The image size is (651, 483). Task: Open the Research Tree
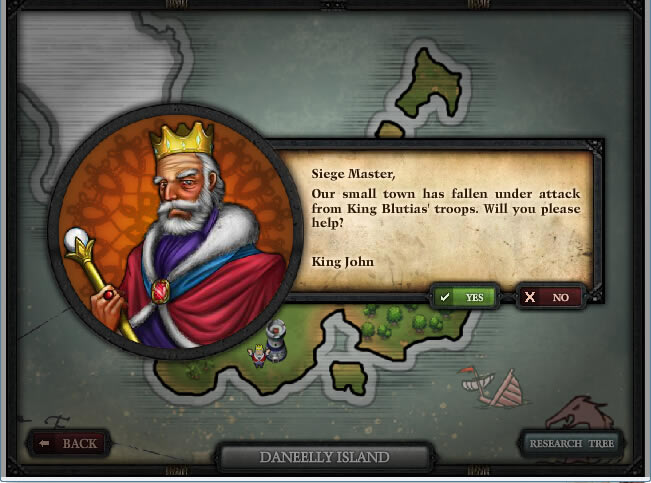click(x=571, y=443)
